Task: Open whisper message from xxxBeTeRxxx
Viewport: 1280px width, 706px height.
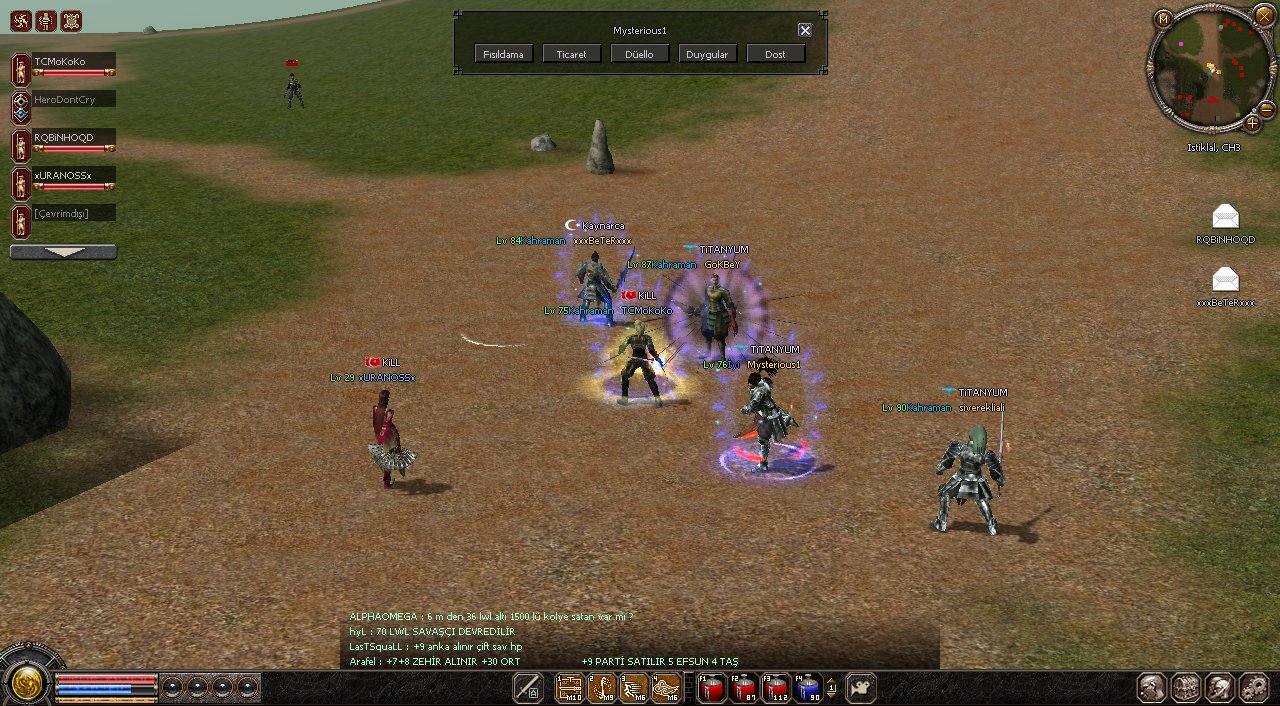Action: tap(1225, 280)
